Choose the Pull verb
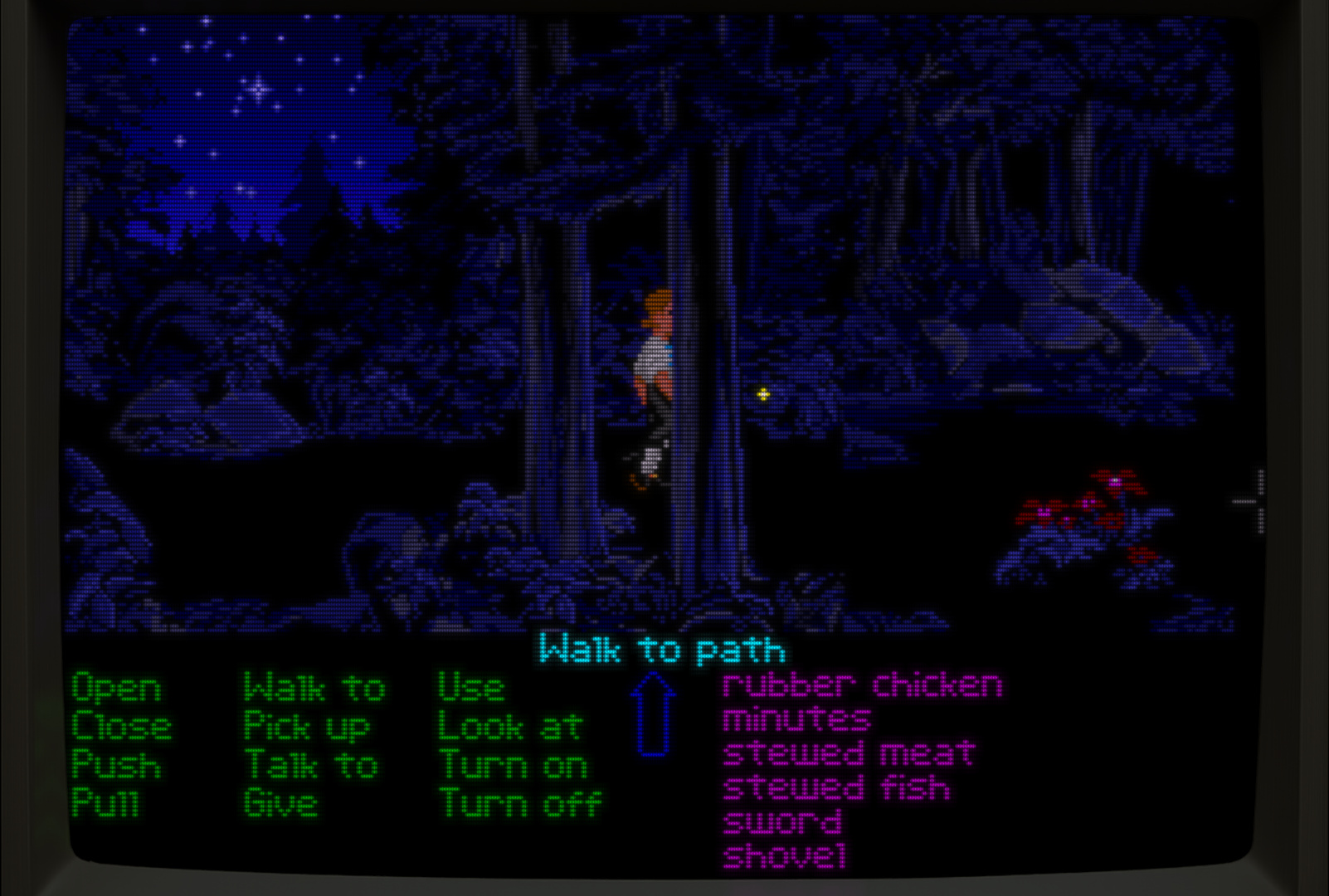This screenshot has height=896, width=1329. (x=105, y=803)
